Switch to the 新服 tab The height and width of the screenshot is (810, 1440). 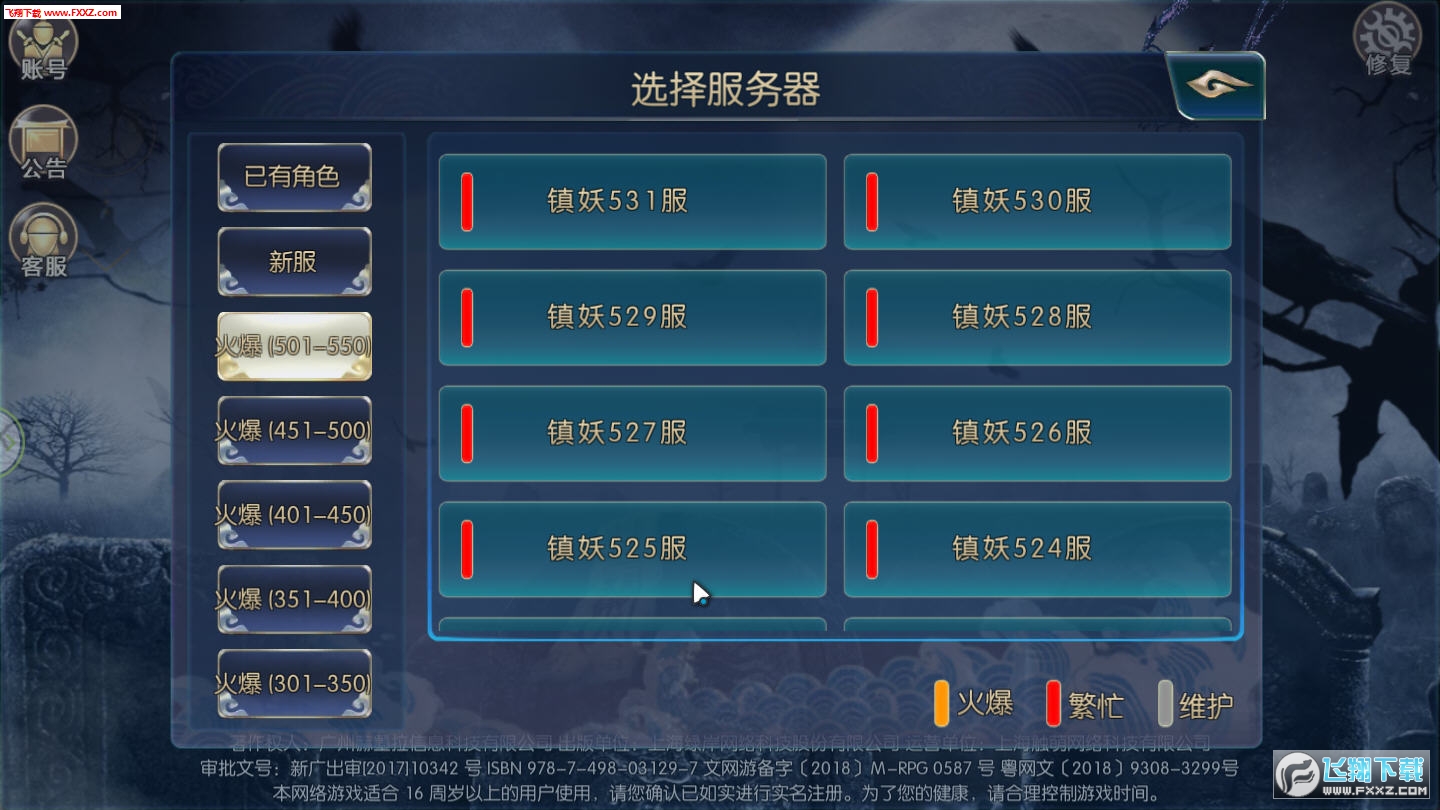(x=294, y=261)
